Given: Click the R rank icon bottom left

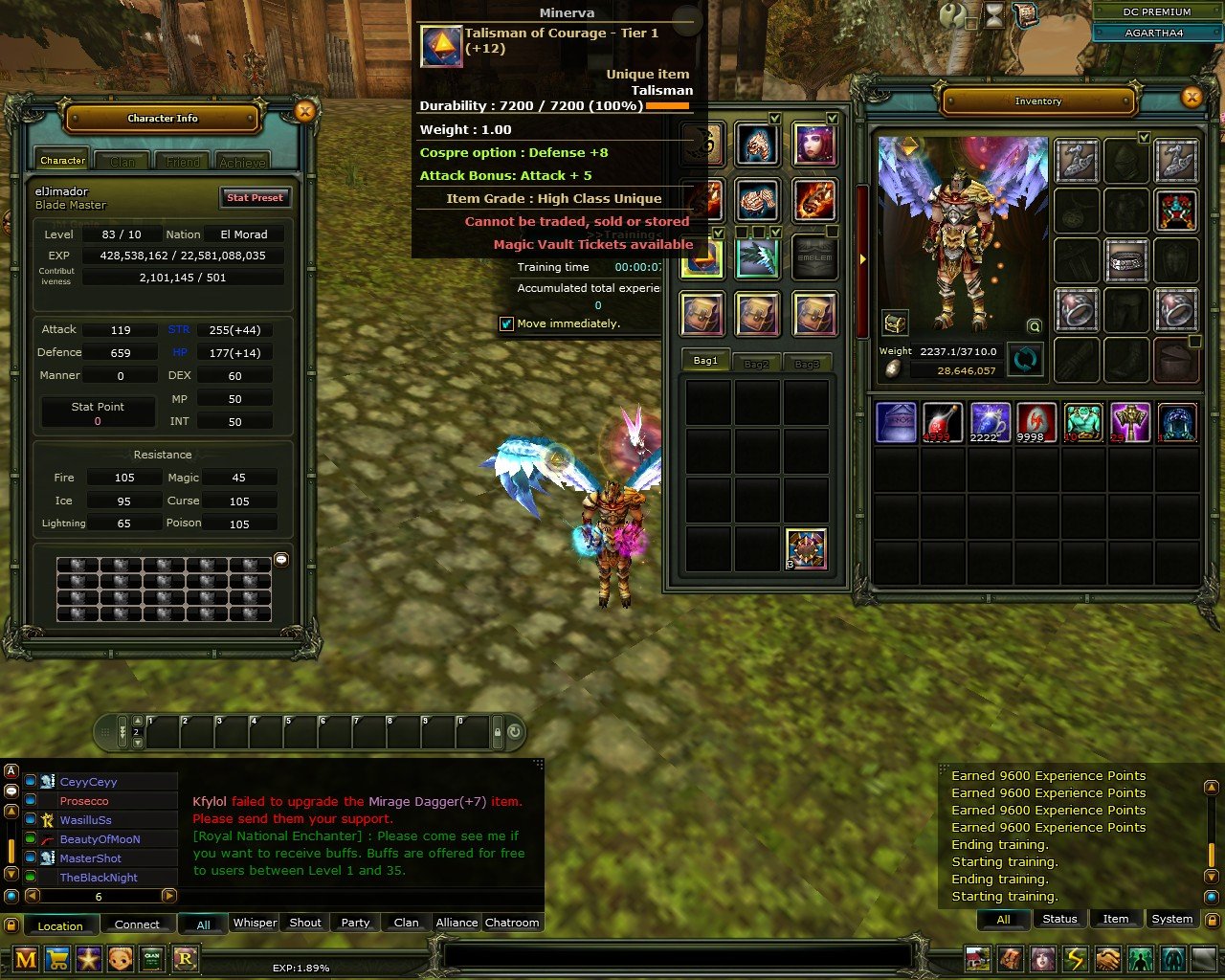Looking at the screenshot, I should (184, 958).
